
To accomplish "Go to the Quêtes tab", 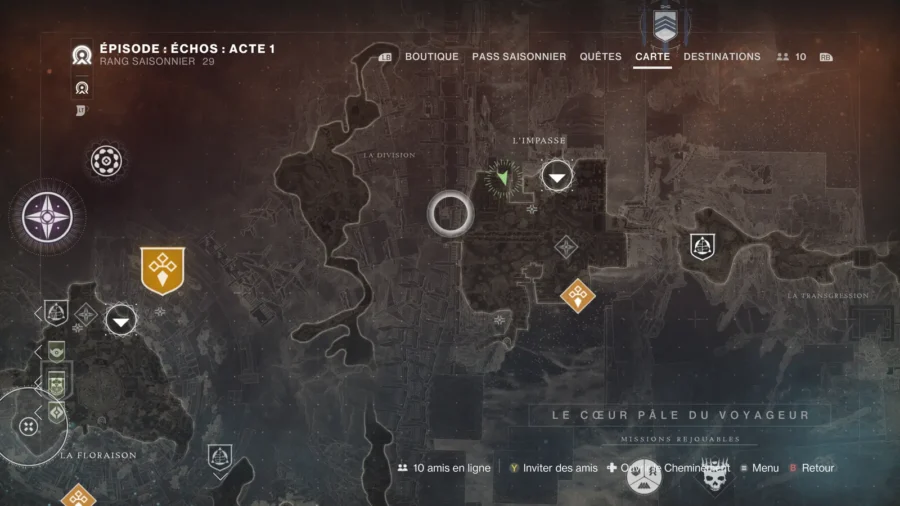I will (x=600, y=57).
